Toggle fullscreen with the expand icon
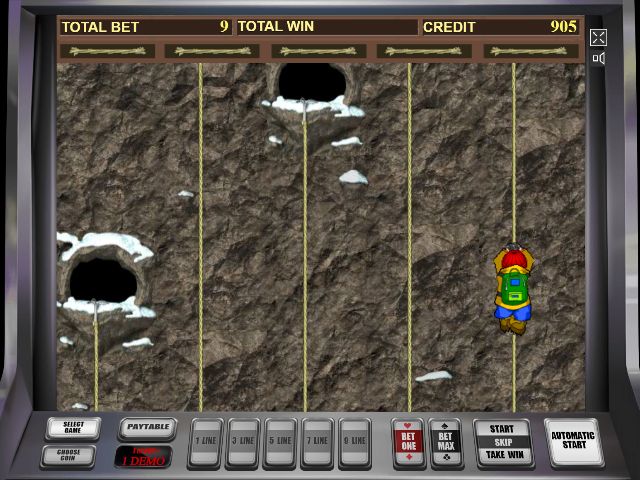Viewport: 640px width, 480px height. (x=598, y=38)
